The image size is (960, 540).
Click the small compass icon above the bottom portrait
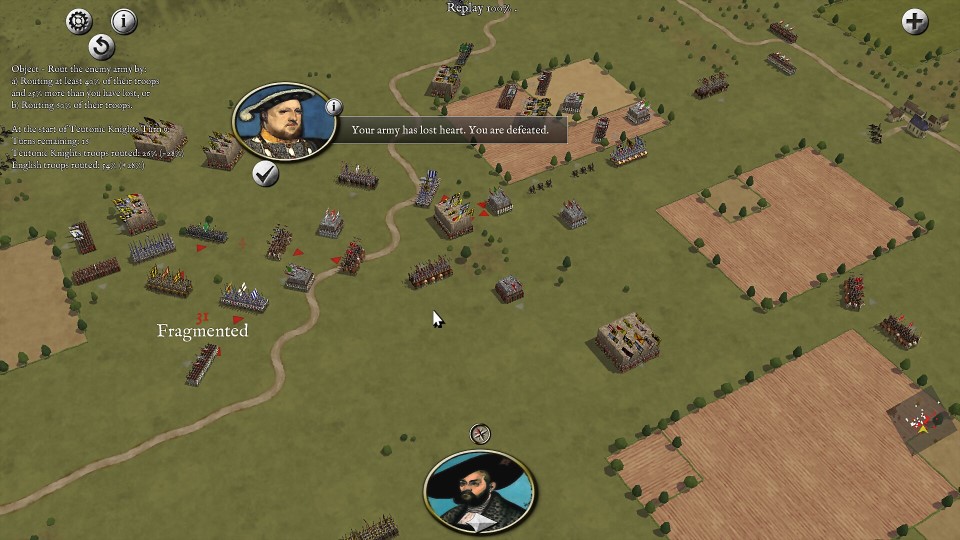point(480,434)
